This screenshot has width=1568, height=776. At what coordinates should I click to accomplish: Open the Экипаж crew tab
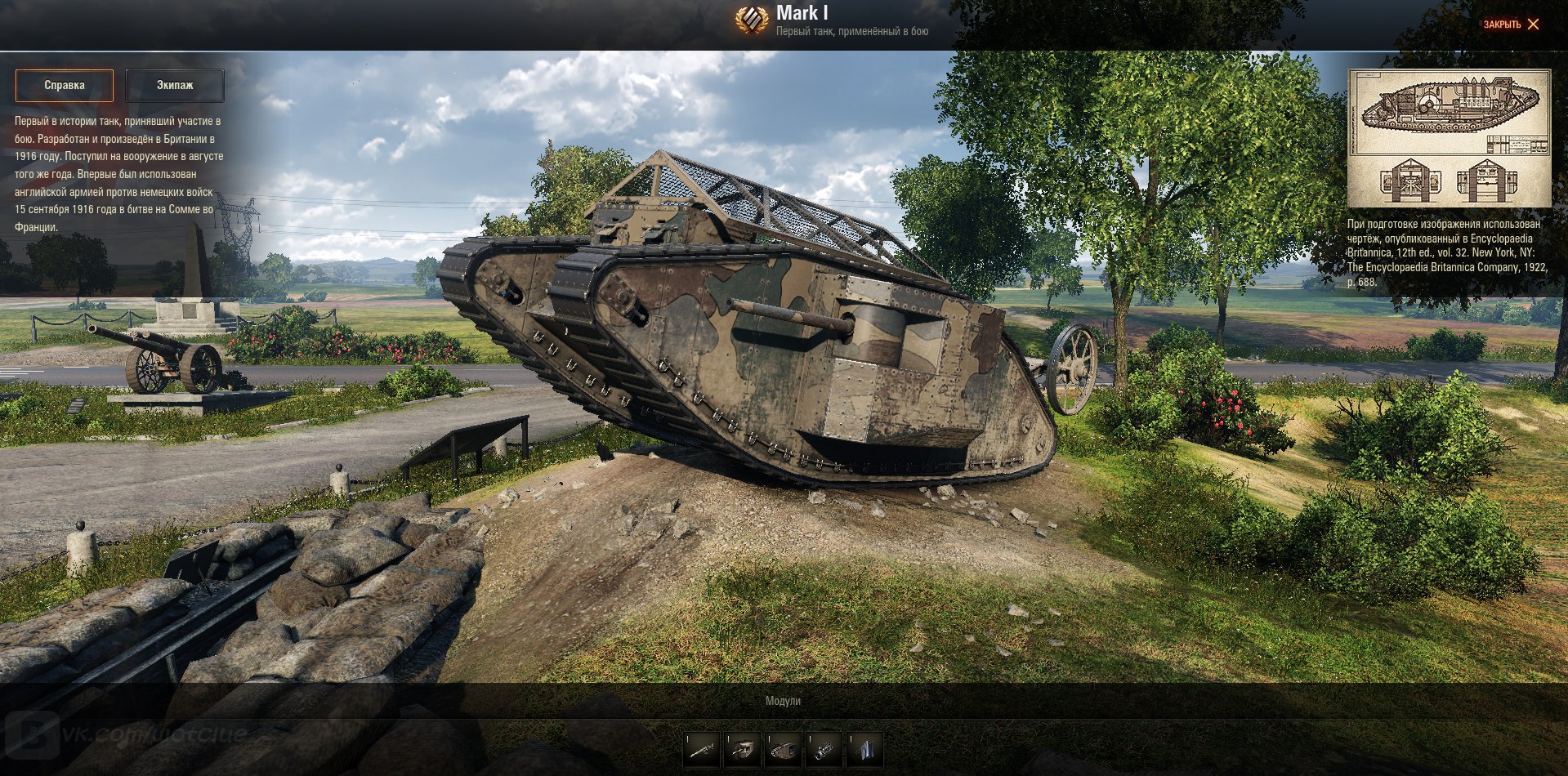click(175, 85)
